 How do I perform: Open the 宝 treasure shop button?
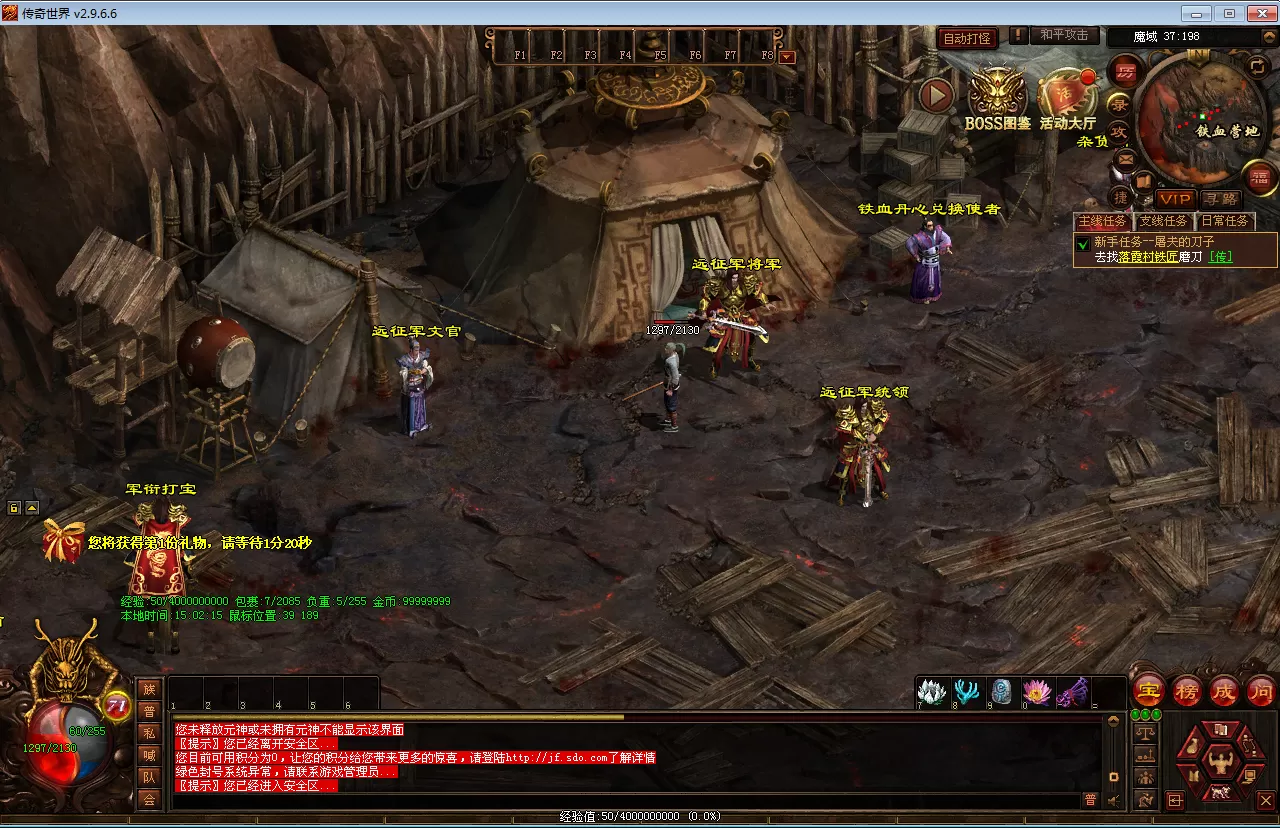(1149, 690)
